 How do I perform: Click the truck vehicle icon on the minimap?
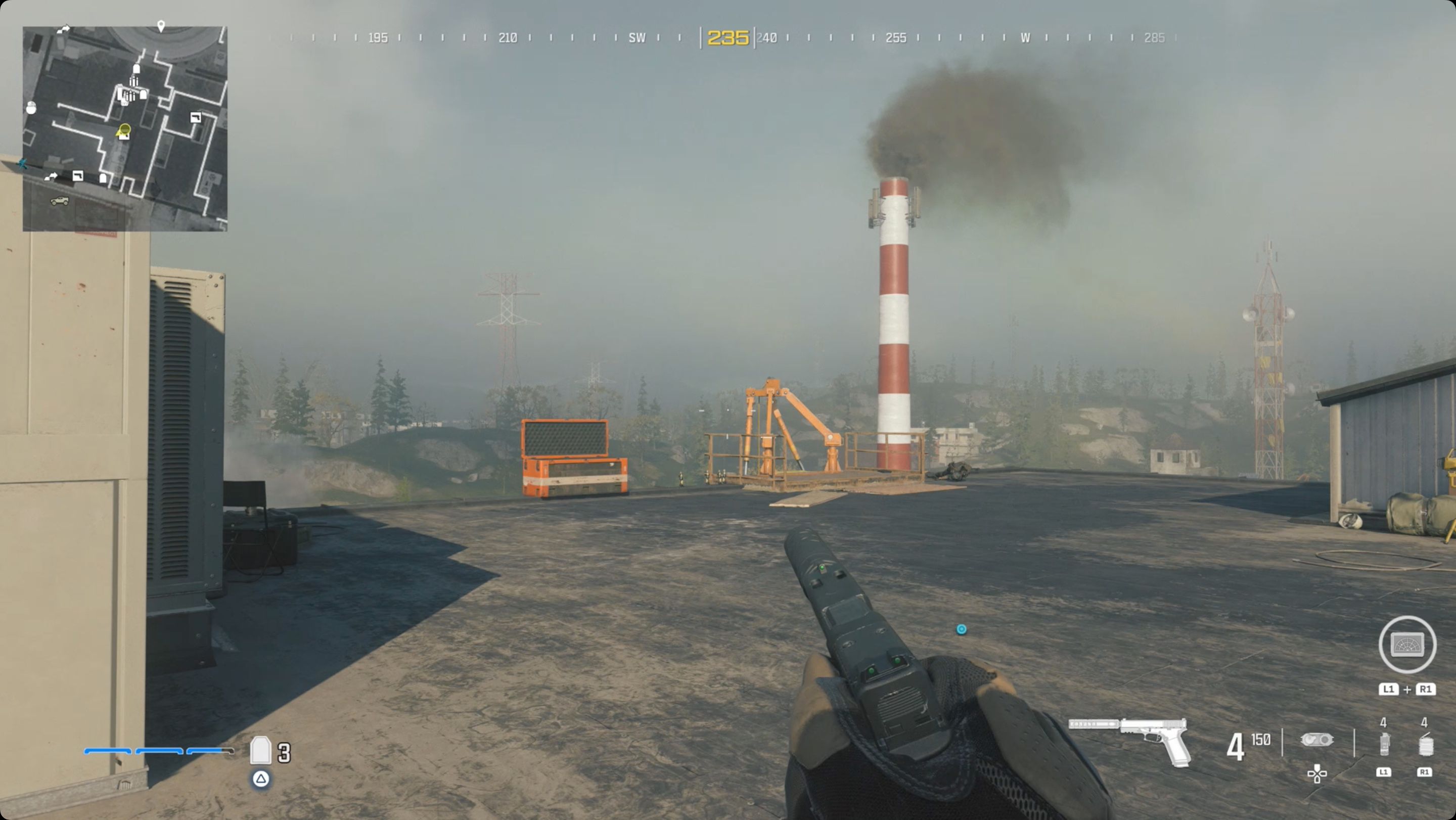click(59, 201)
